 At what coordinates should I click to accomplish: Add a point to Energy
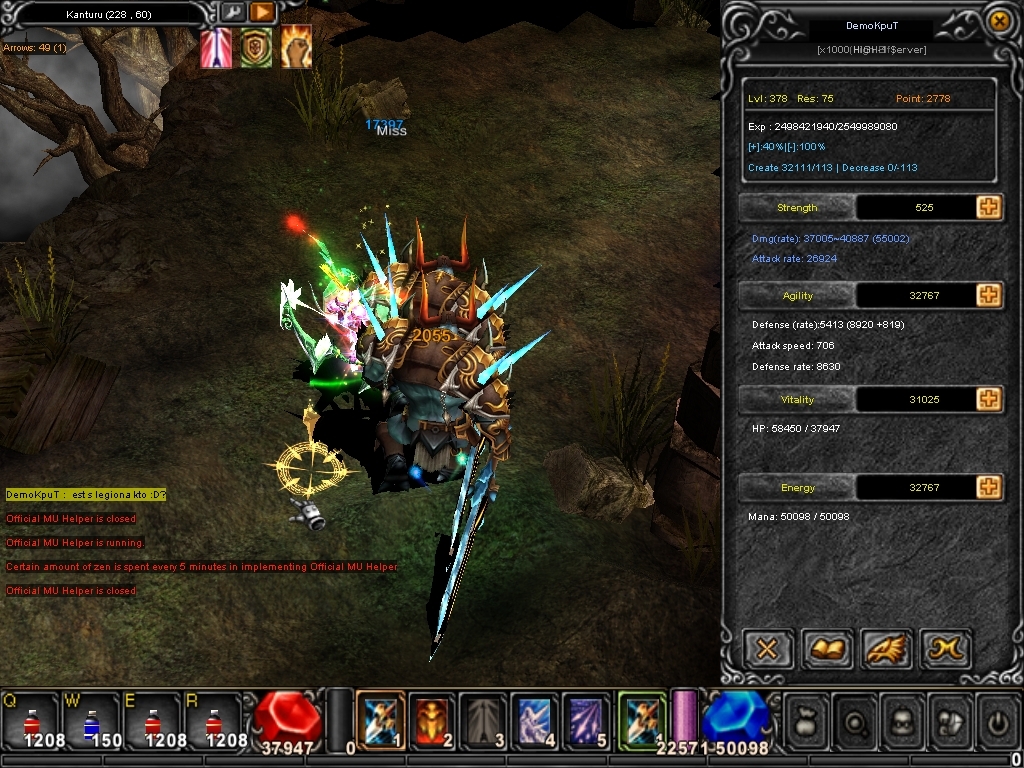click(x=988, y=487)
